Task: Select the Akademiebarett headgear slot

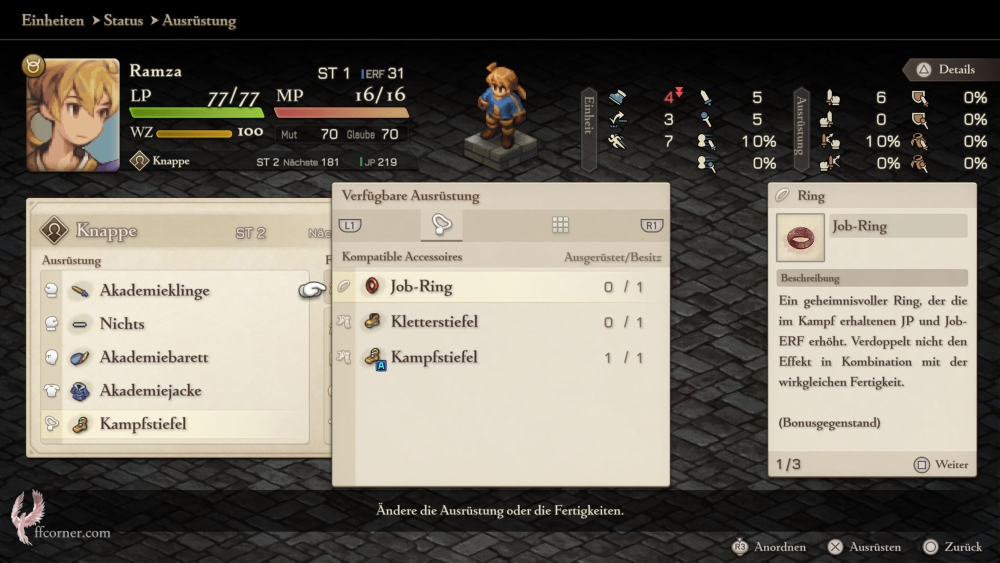Action: coord(153,357)
